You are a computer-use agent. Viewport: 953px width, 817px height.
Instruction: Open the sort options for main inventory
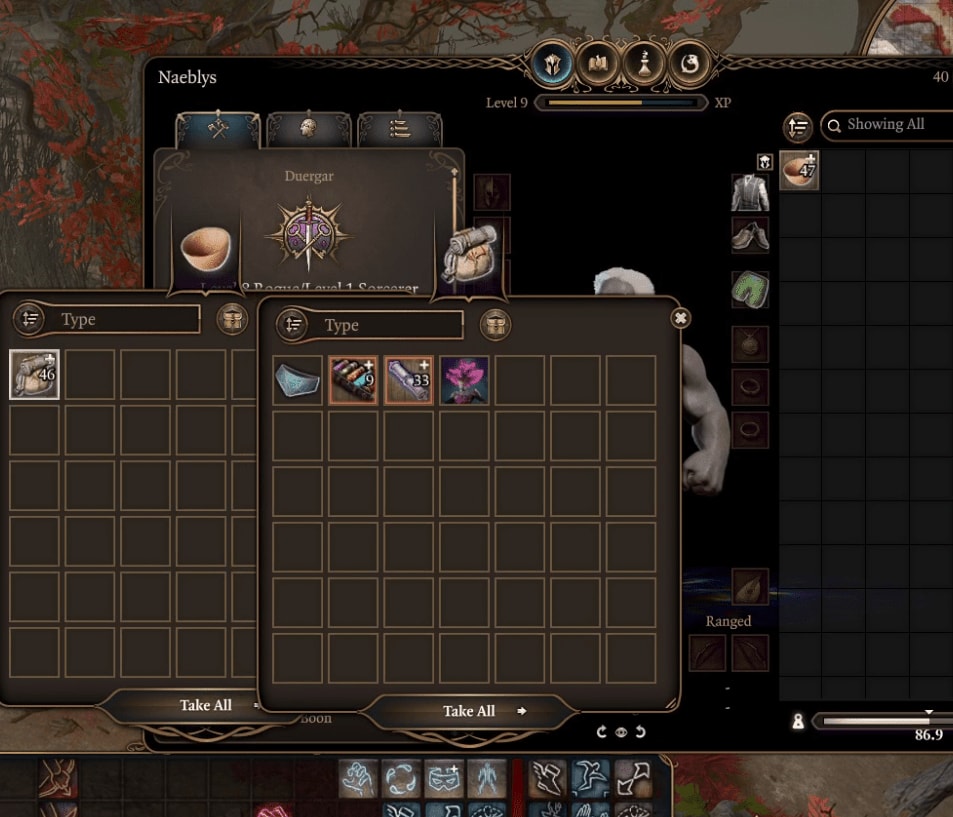pos(797,126)
